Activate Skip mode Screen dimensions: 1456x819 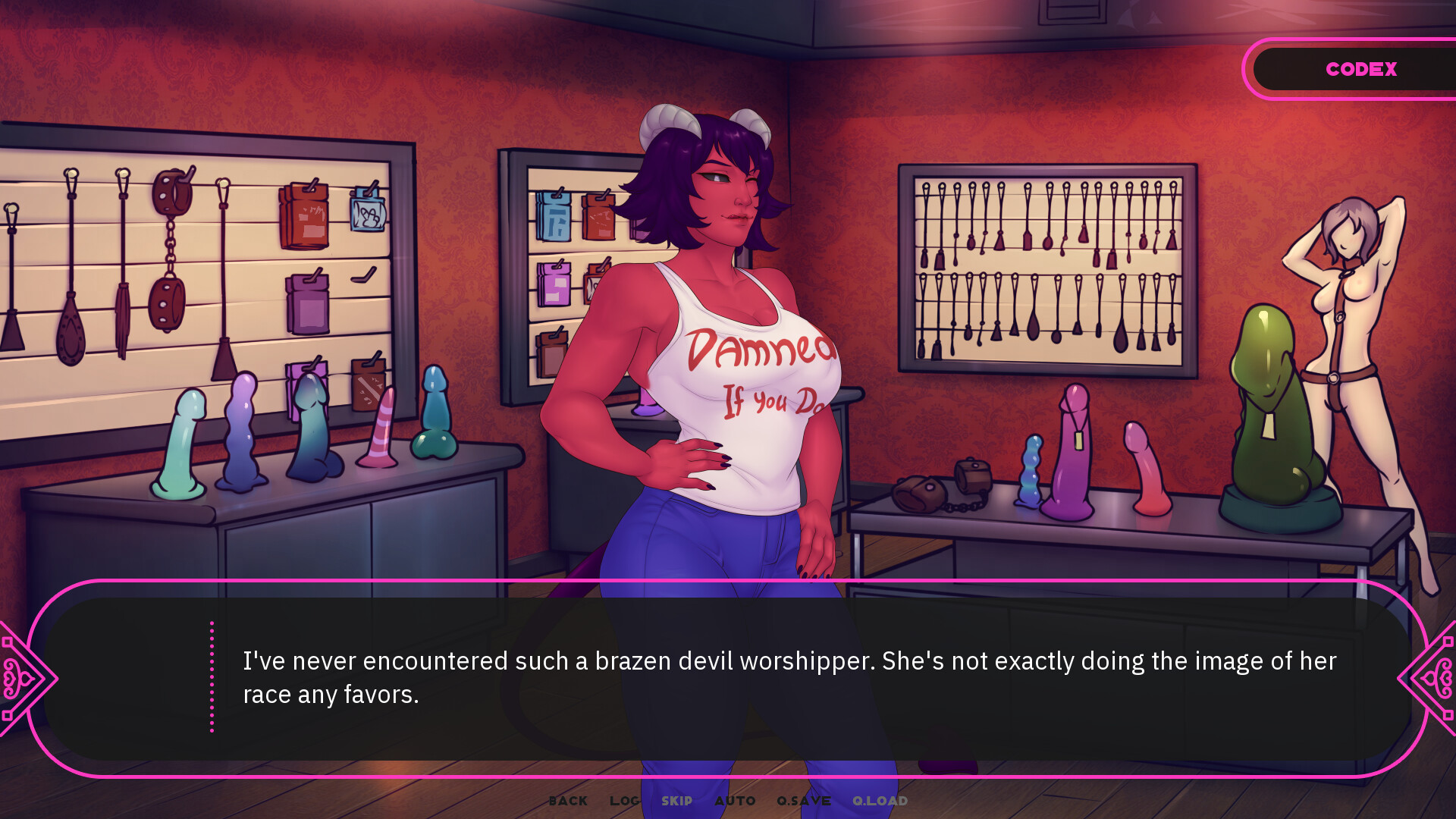(x=676, y=801)
